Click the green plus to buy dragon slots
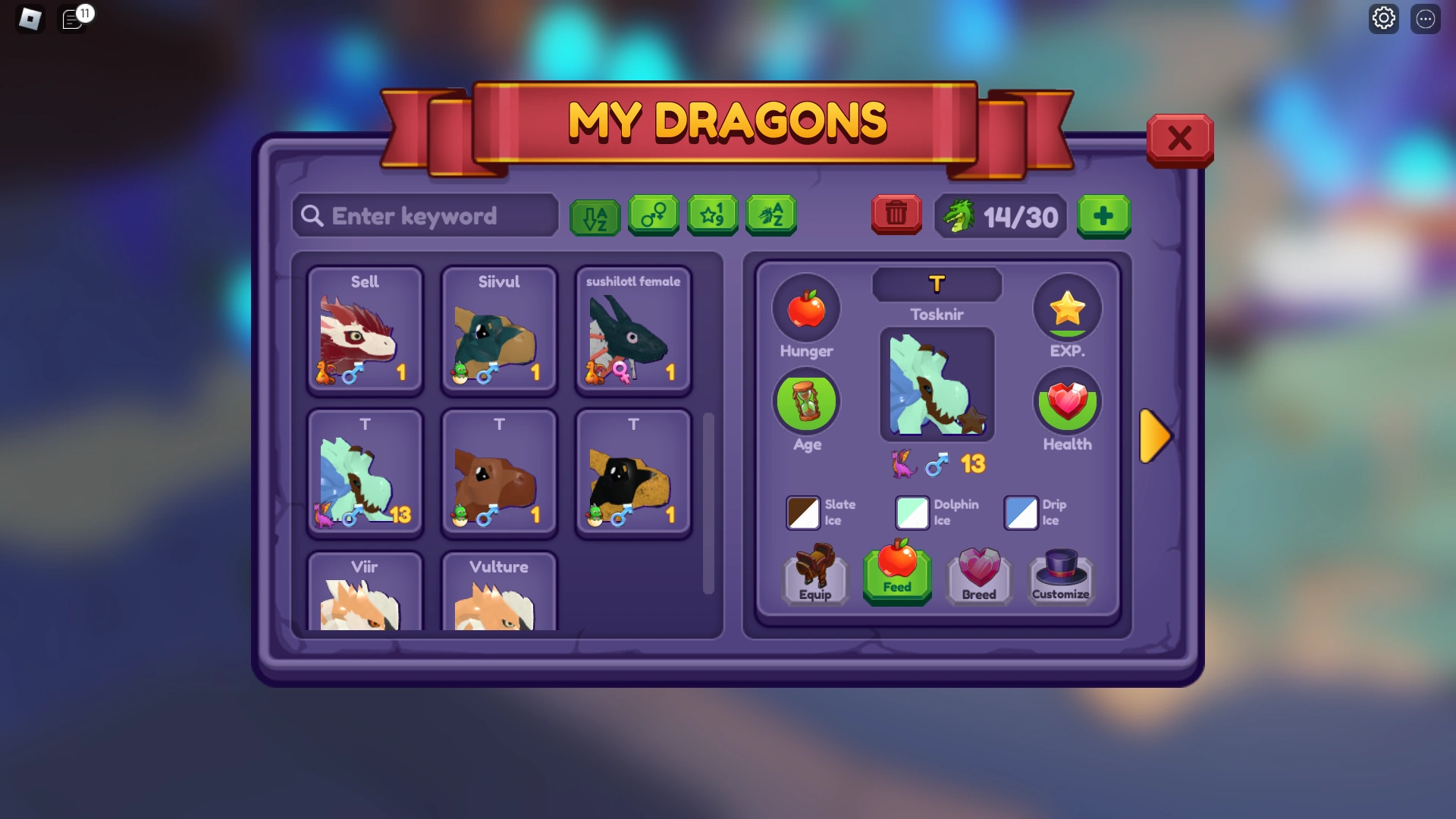 coord(1104,216)
